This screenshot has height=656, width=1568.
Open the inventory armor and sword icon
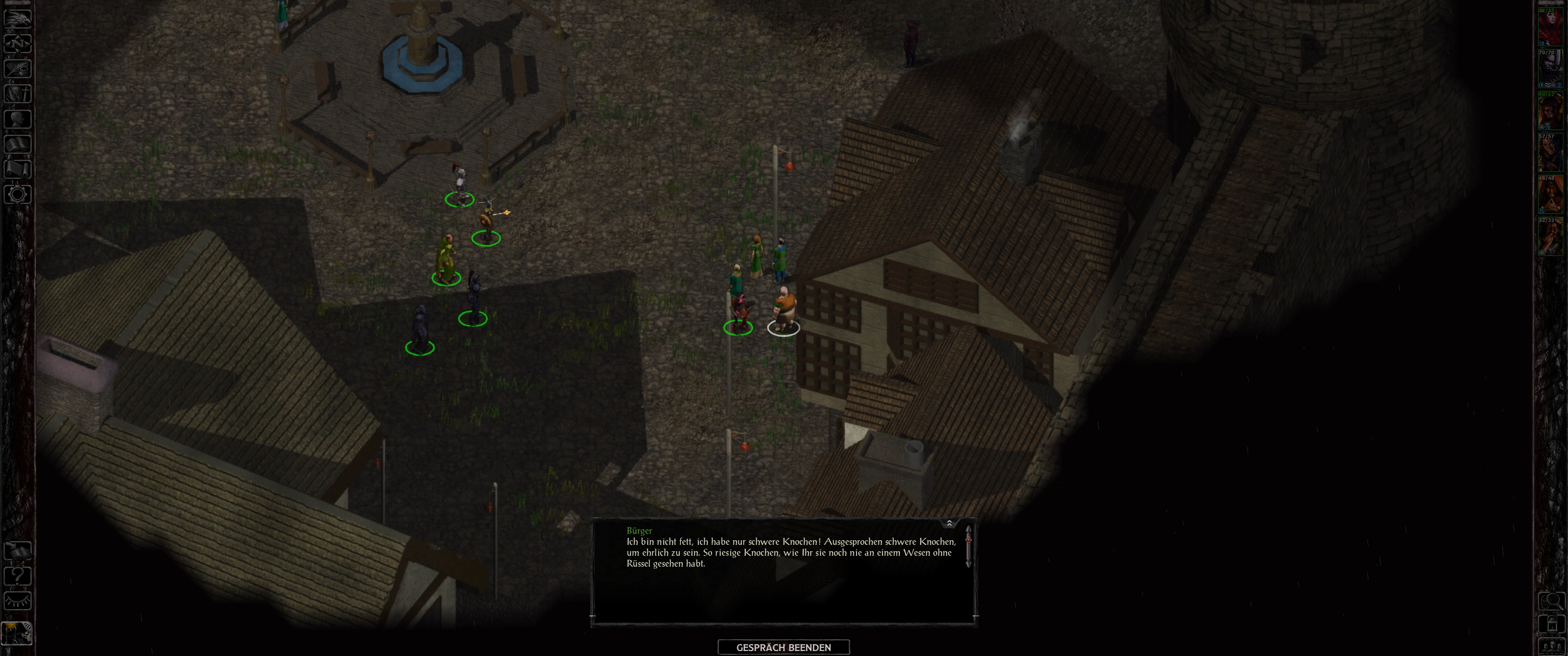pos(17,94)
